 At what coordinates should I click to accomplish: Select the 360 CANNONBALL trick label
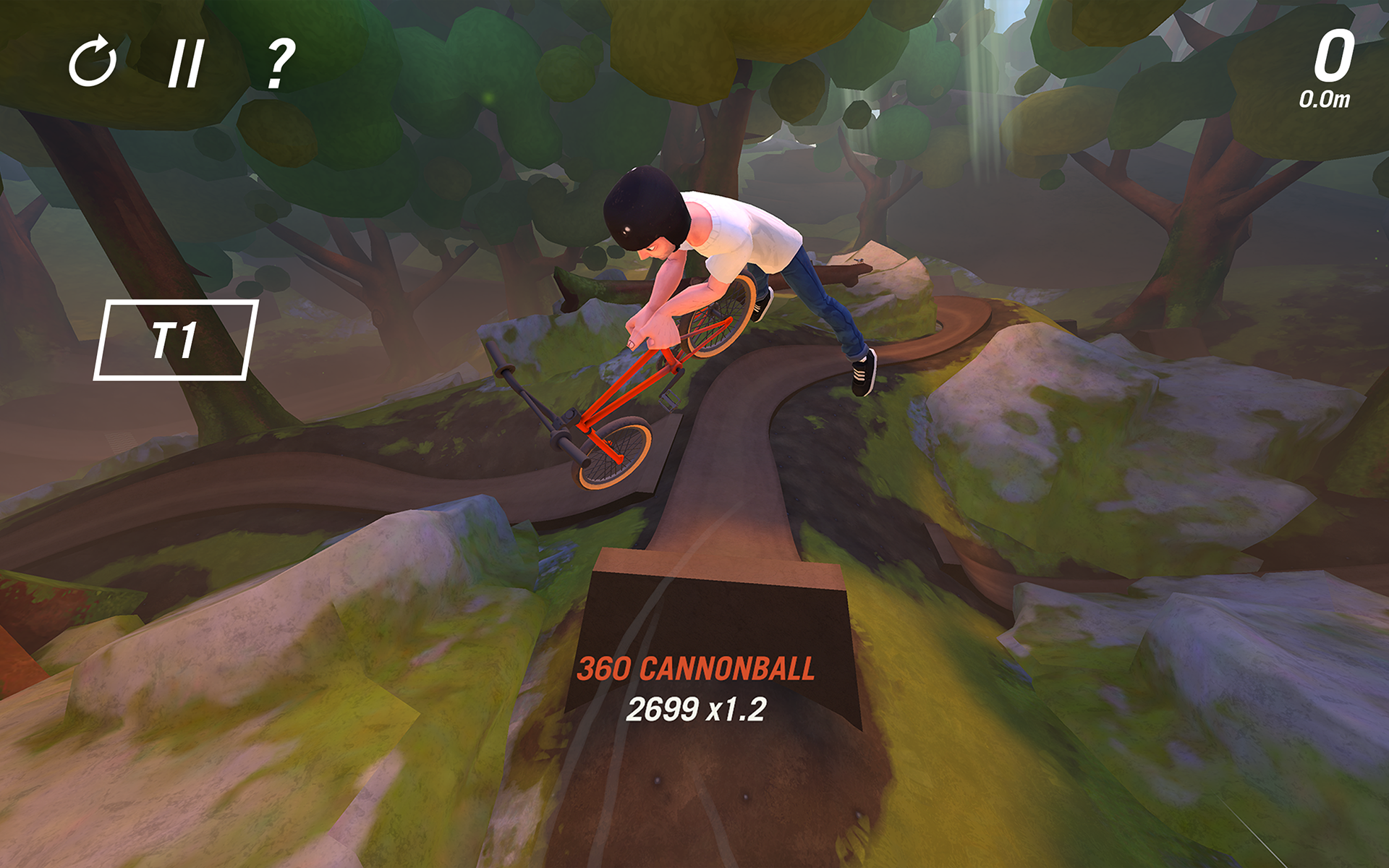point(699,671)
